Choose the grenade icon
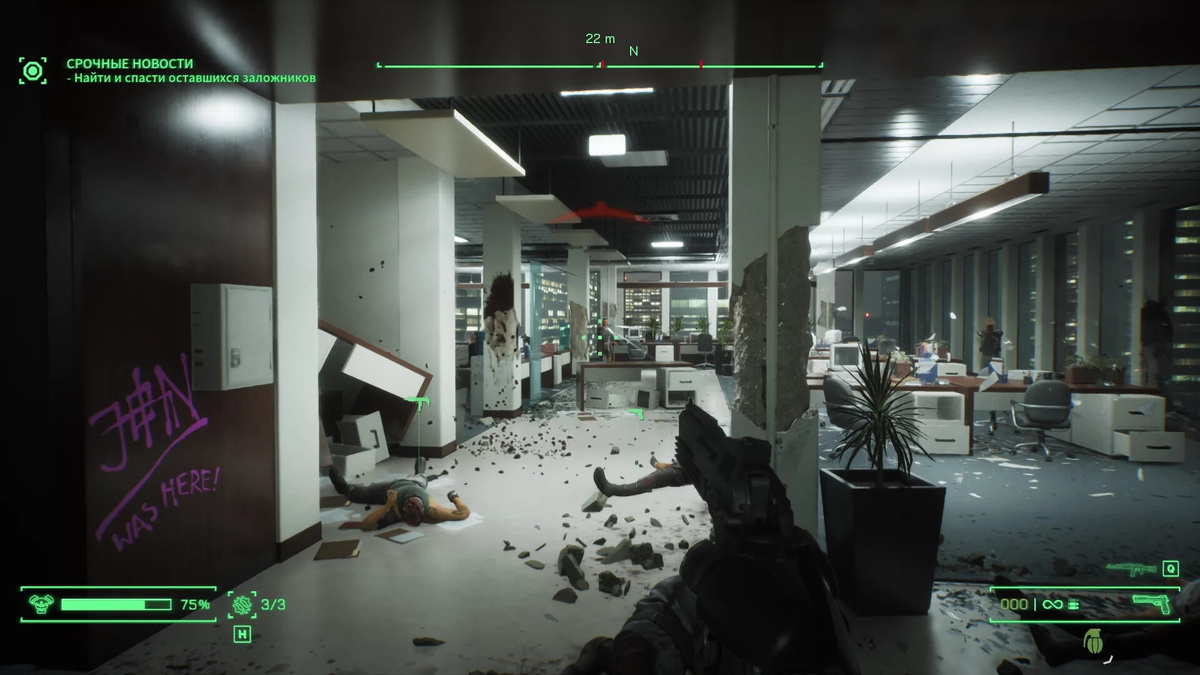 pos(1092,641)
